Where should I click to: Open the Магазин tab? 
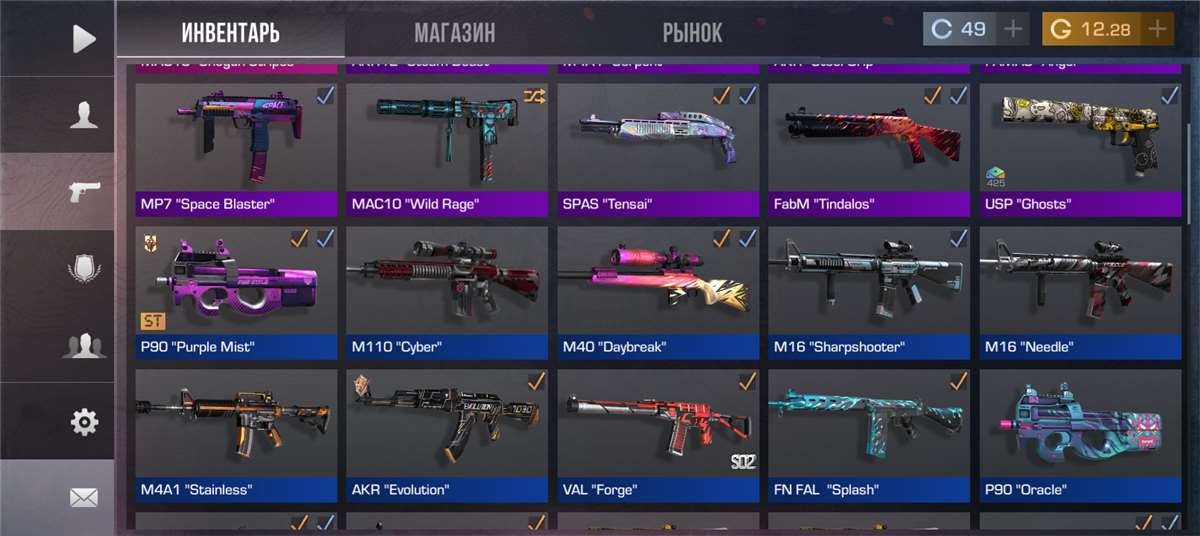[454, 32]
